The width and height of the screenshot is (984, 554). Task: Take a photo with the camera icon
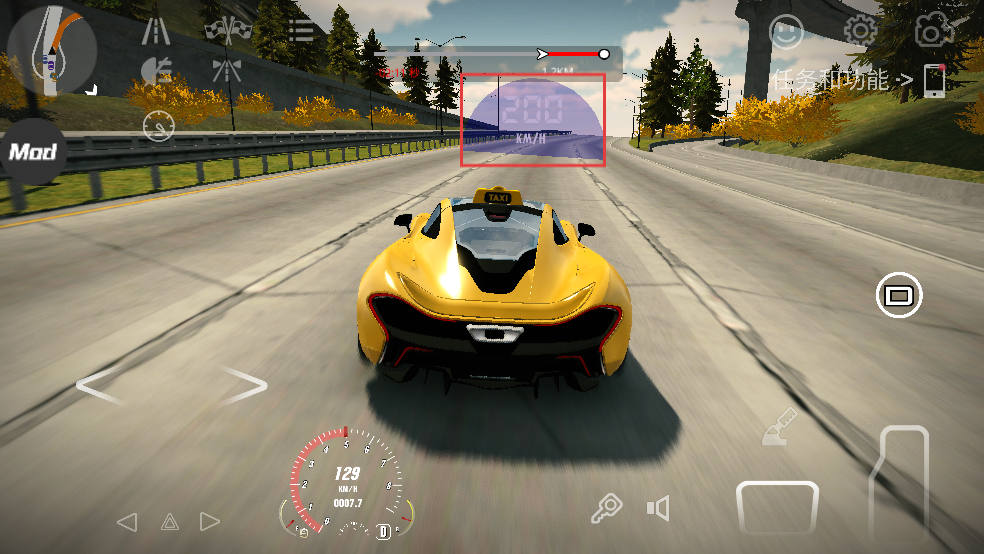click(933, 31)
